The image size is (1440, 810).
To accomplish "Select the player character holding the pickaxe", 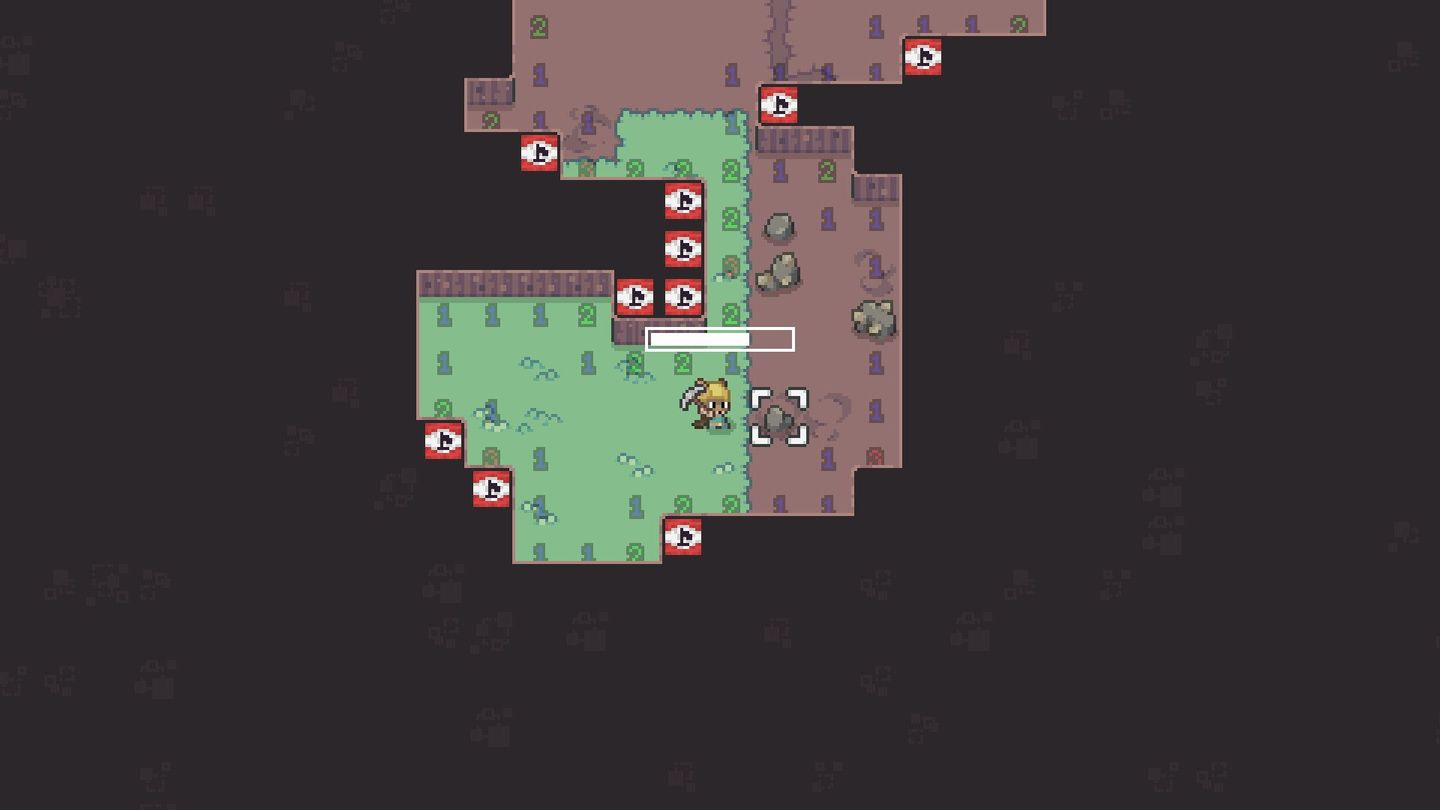I will 712,405.
